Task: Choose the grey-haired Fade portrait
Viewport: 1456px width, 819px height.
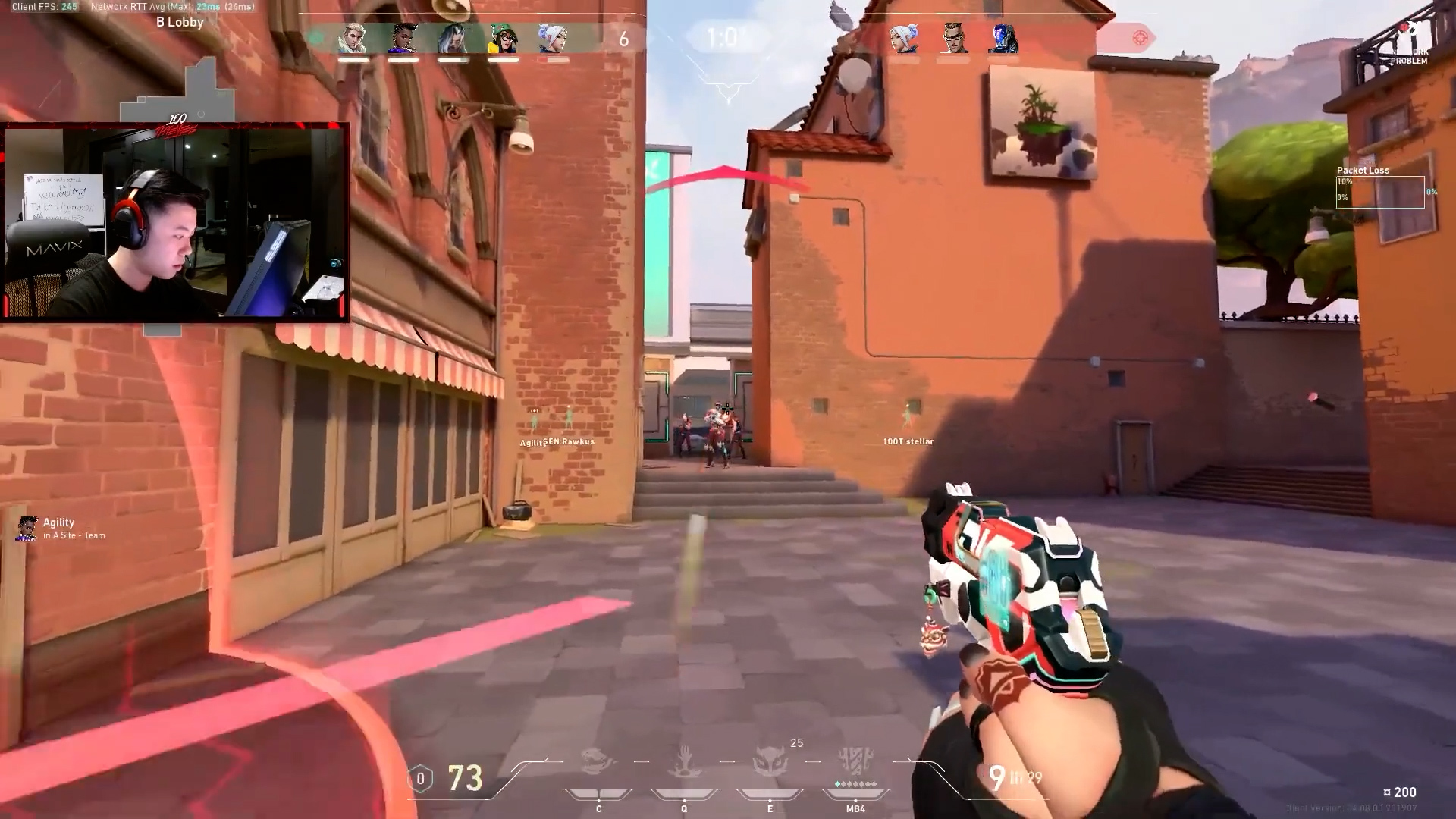Action: [x=453, y=39]
